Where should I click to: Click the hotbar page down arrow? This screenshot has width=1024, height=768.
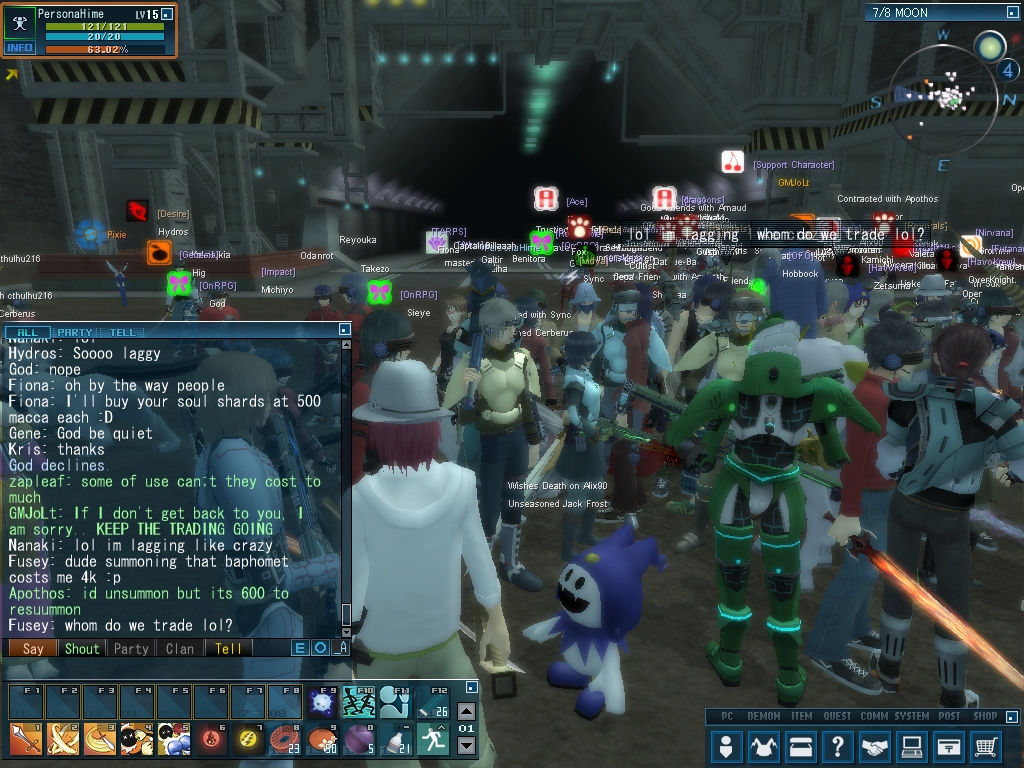pos(466,745)
